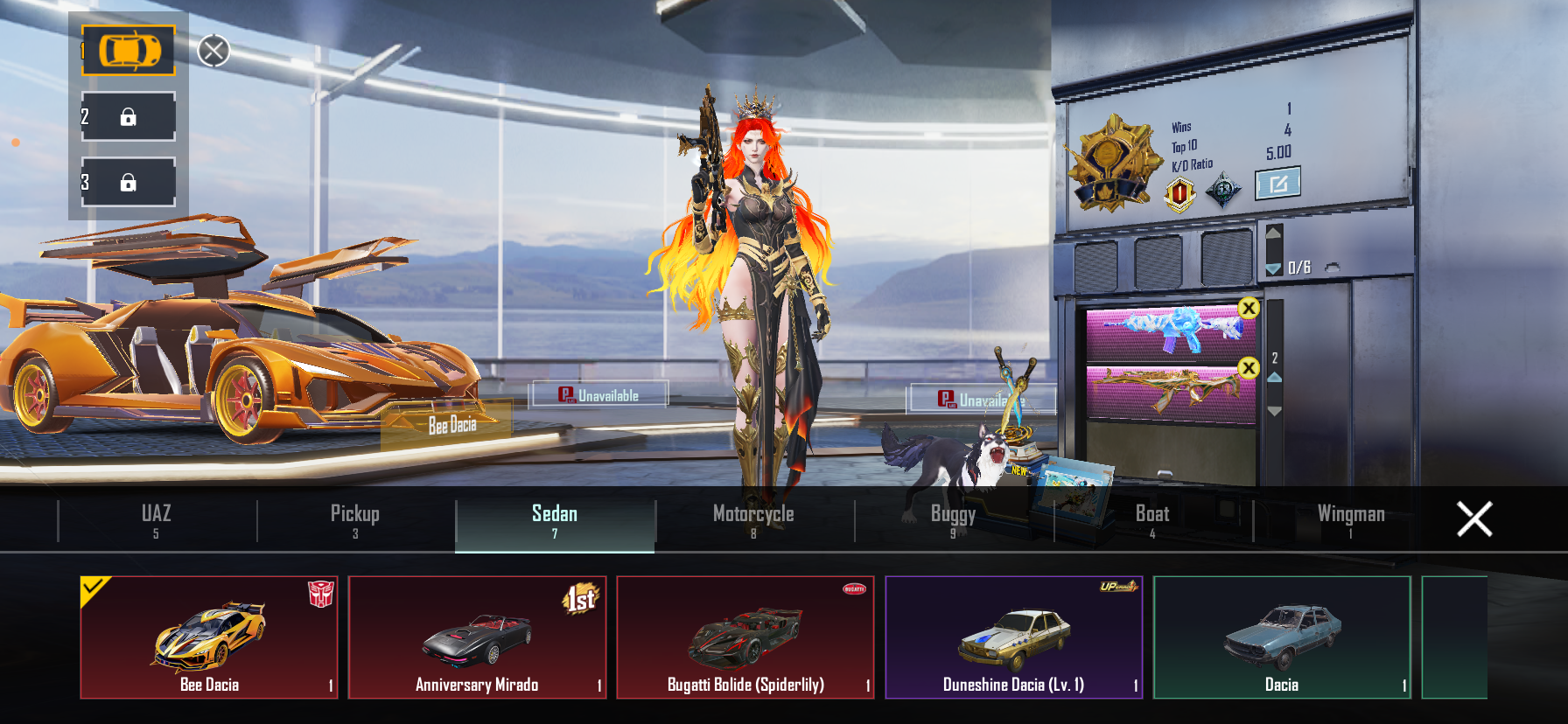This screenshot has width=1568, height=724.
Task: Remove the golden rifle from showcase
Action: 1249,368
